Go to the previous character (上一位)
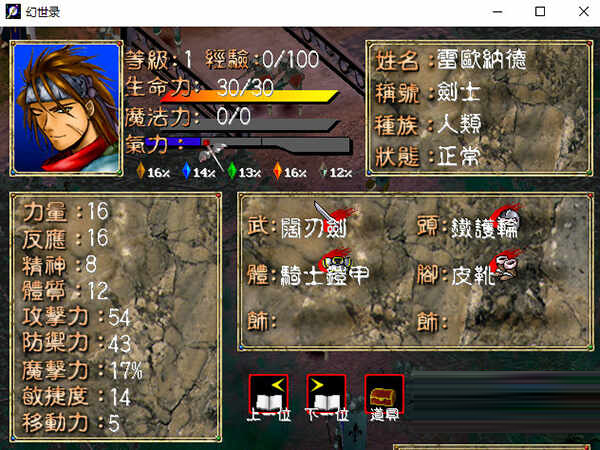600x450 pixels. [268, 394]
